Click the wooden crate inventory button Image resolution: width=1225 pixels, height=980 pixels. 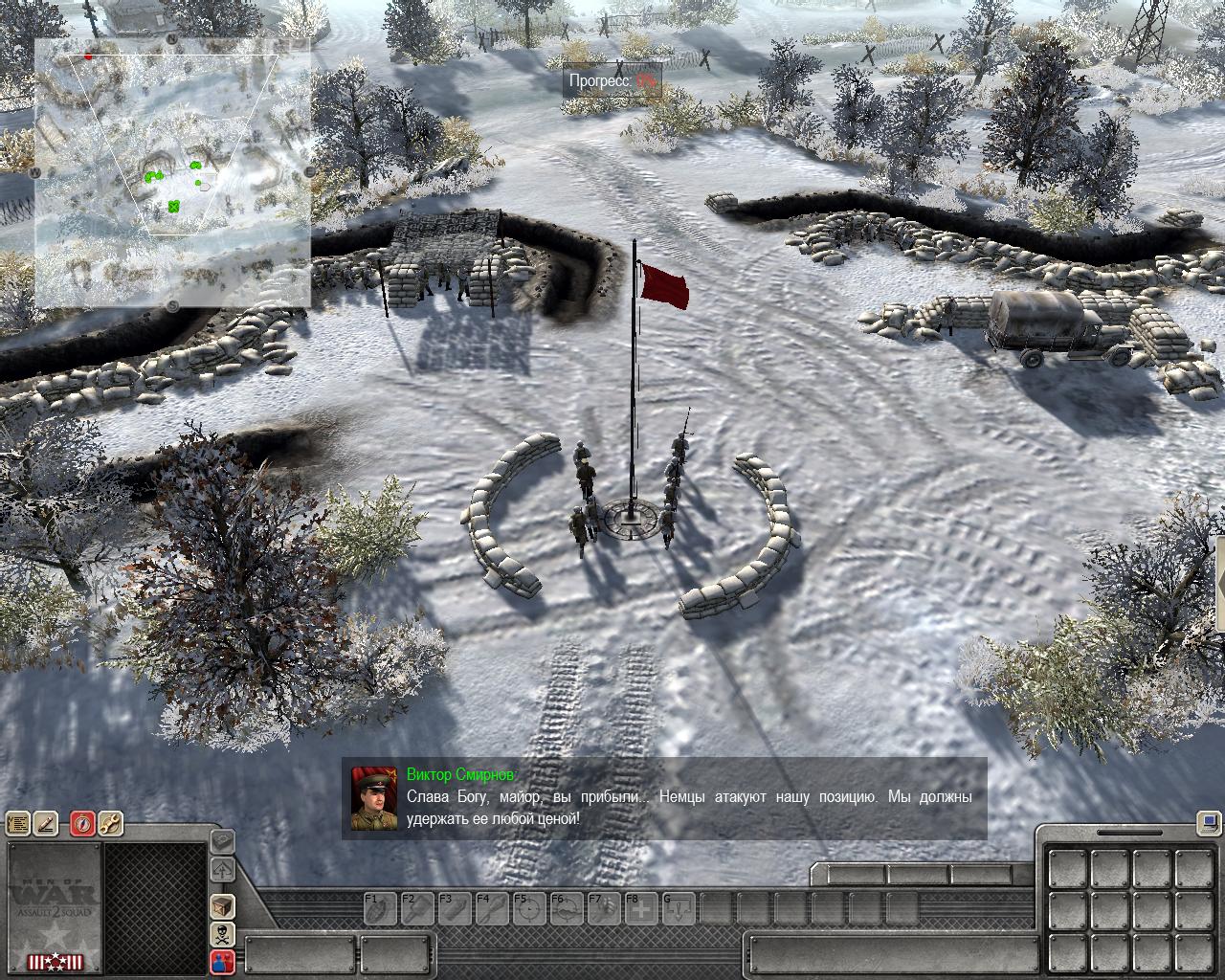coord(222,905)
